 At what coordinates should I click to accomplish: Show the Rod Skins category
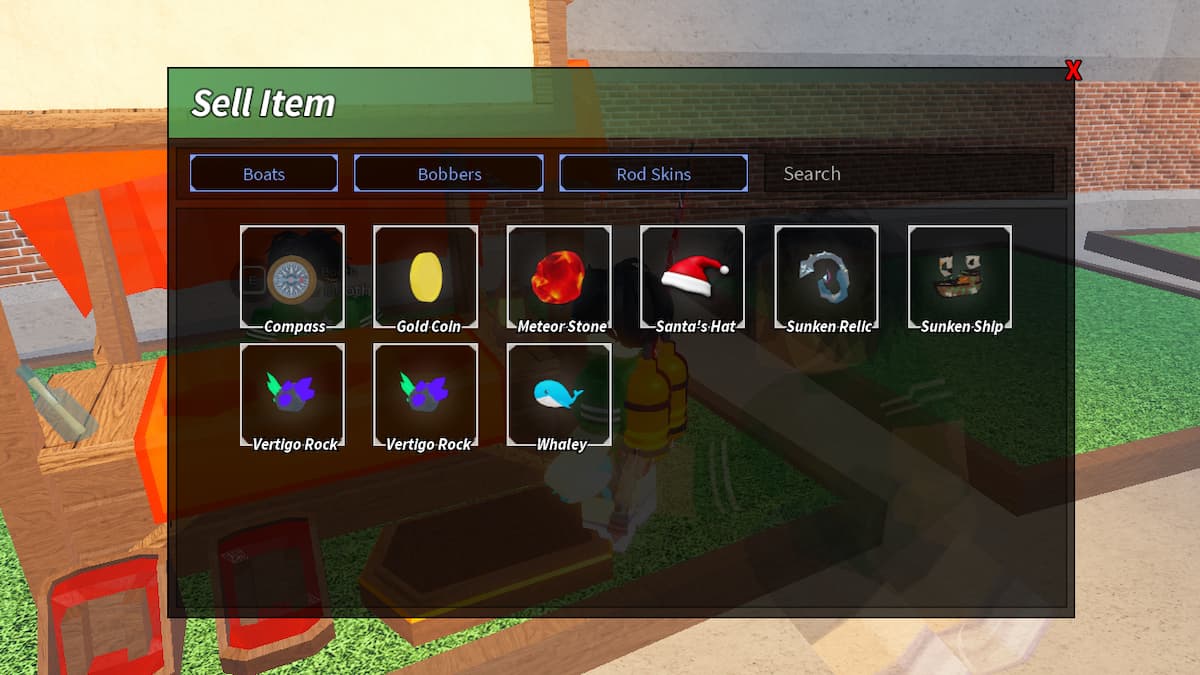(653, 173)
